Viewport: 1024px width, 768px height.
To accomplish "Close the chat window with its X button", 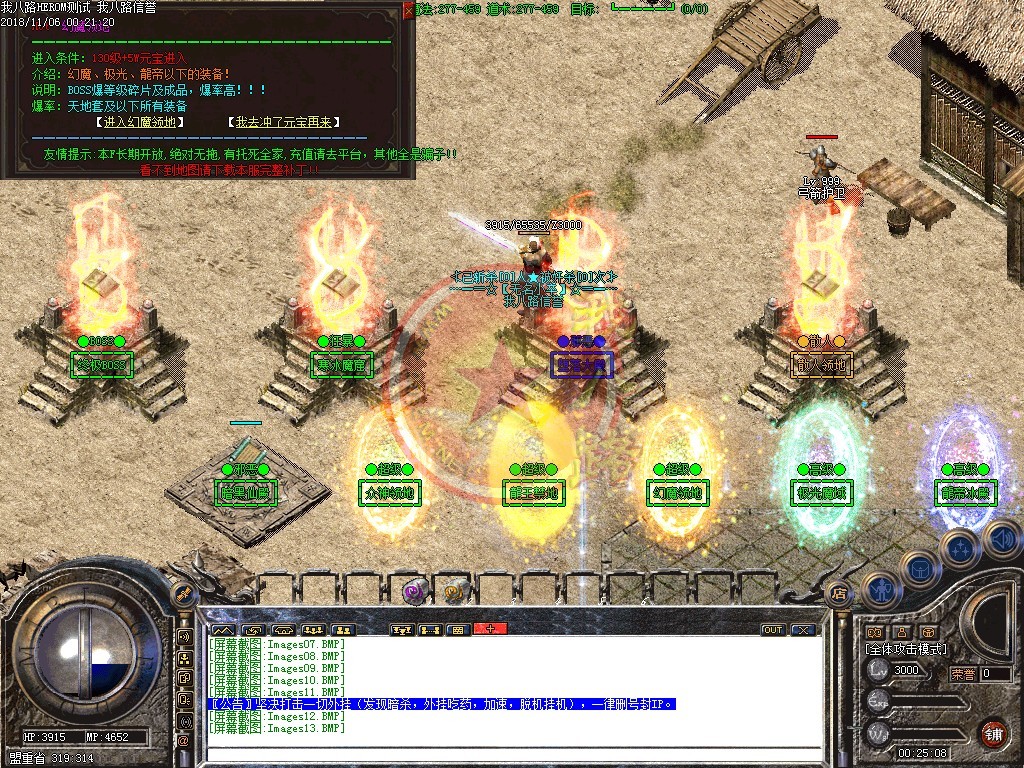I will (x=804, y=630).
